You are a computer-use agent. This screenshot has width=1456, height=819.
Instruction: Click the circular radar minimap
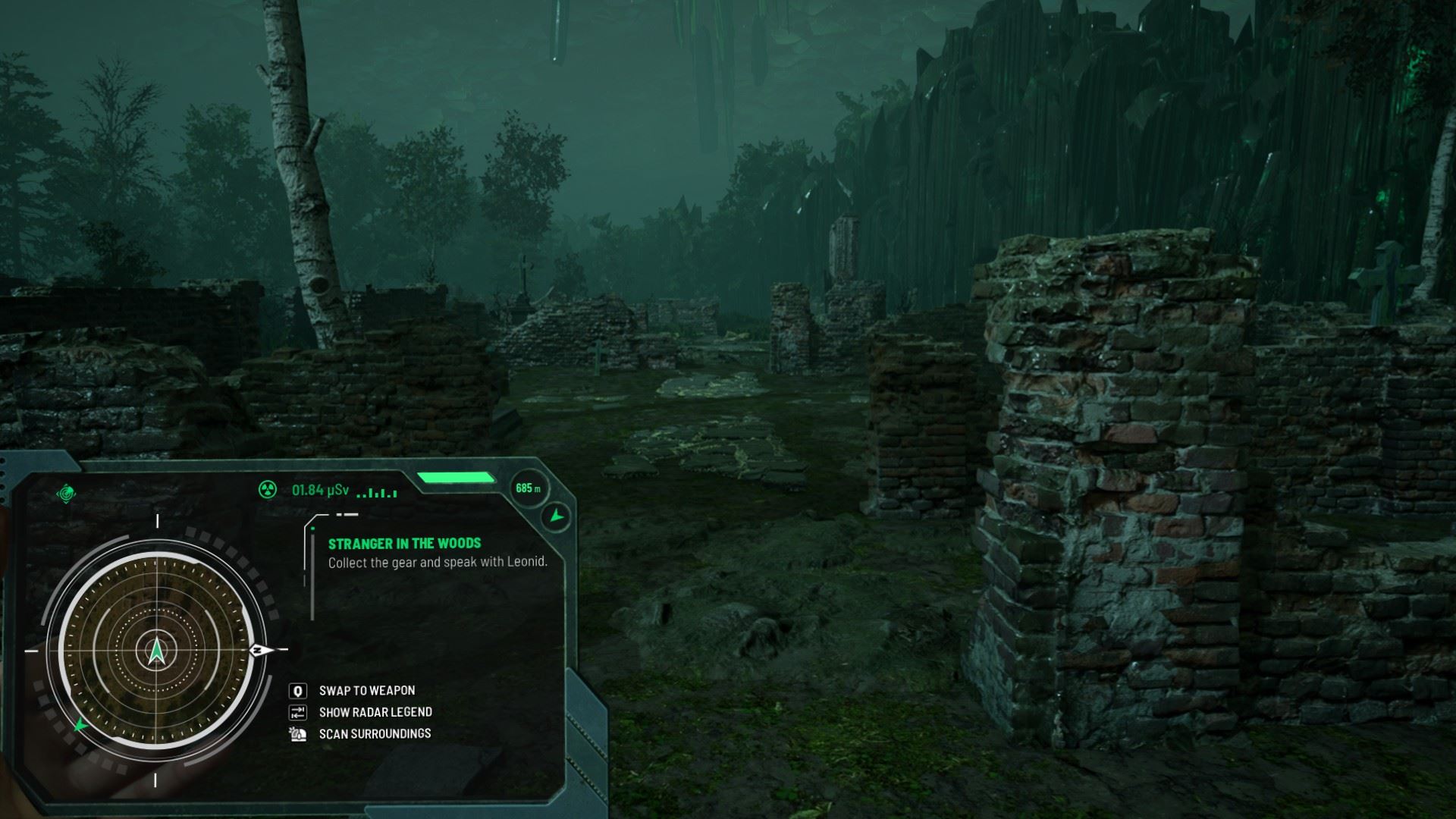[x=156, y=651]
